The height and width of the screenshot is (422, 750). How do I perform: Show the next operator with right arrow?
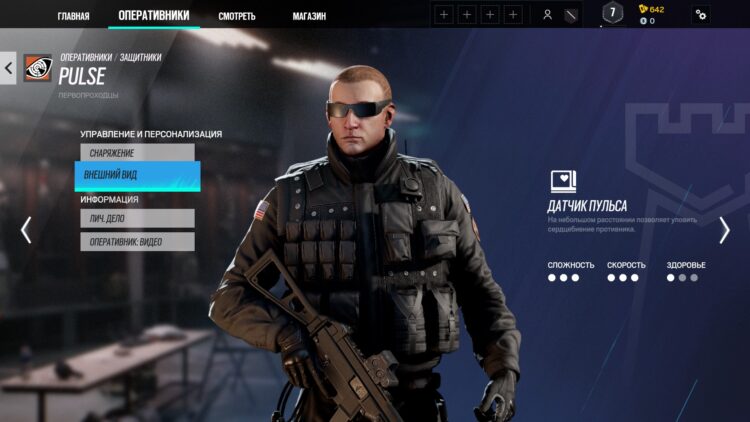pyautogui.click(x=724, y=230)
